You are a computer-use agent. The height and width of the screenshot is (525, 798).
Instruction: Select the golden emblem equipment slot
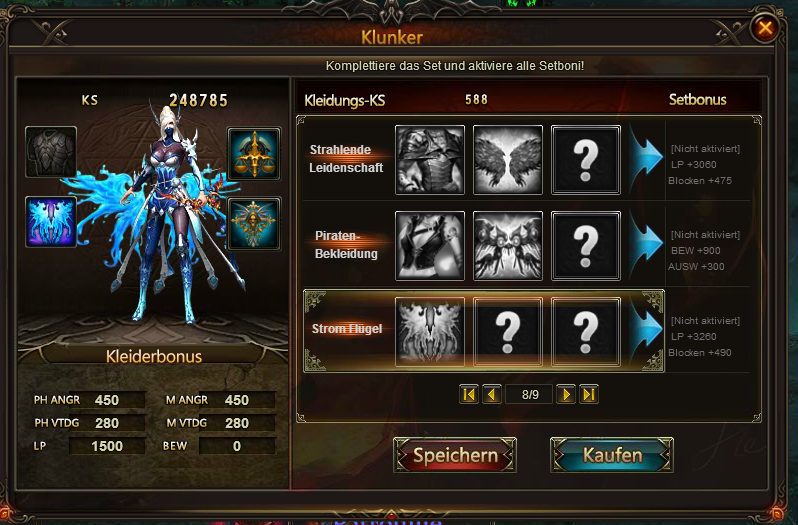click(253, 222)
